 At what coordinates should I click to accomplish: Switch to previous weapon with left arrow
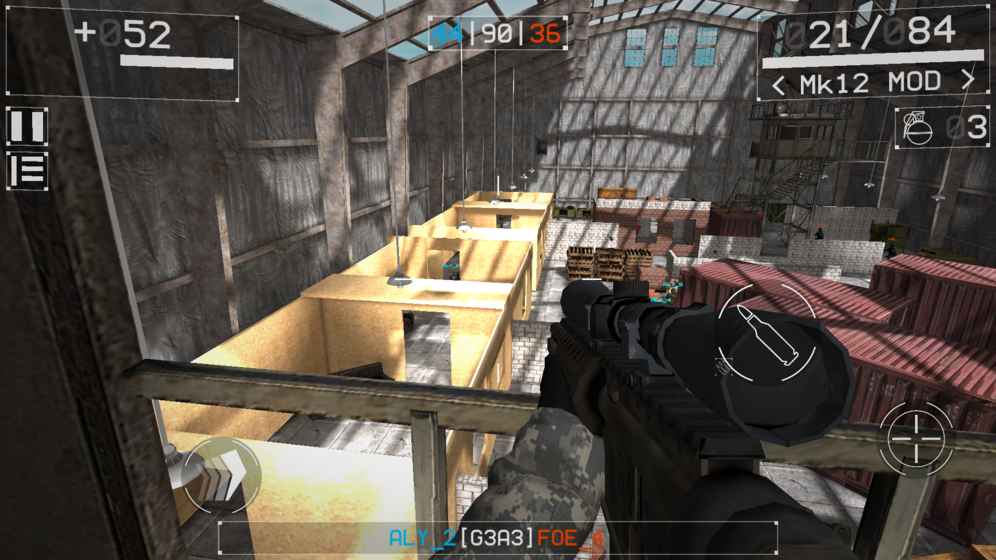point(777,83)
